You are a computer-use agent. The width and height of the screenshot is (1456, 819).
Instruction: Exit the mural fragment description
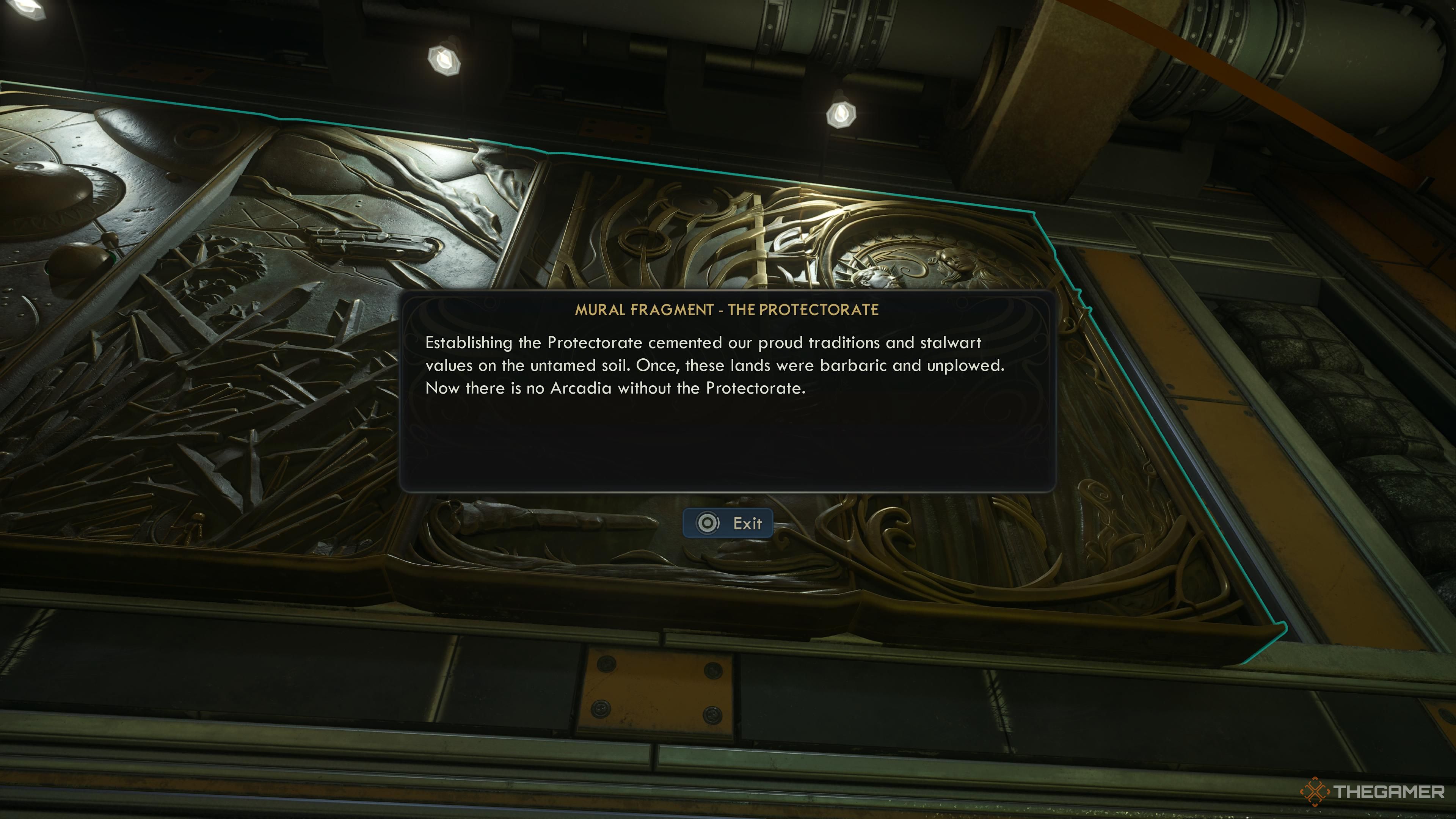(x=728, y=523)
